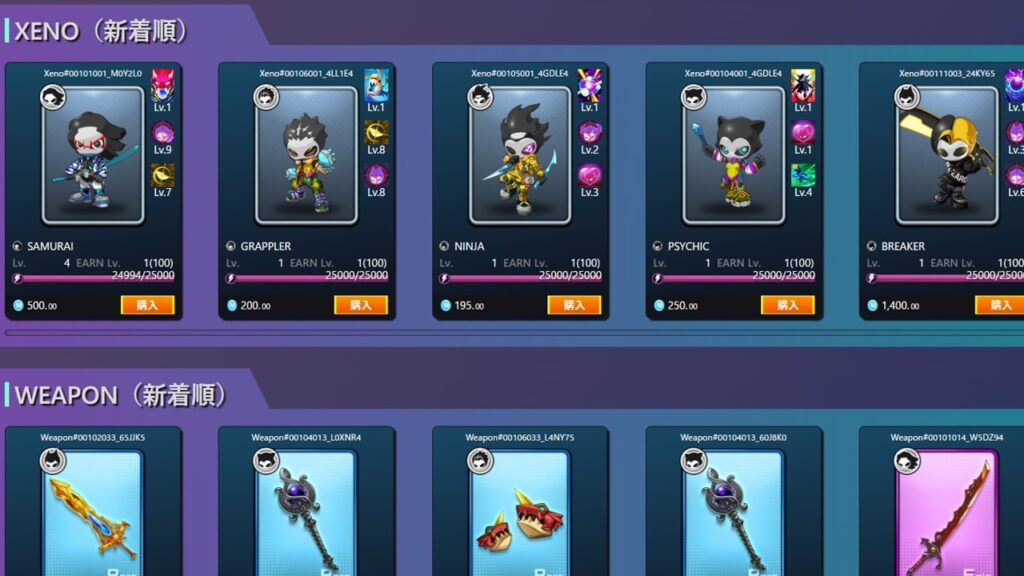Select the Ninja character portrait
Image resolution: width=1024 pixels, height=576 pixels.
(x=520, y=155)
